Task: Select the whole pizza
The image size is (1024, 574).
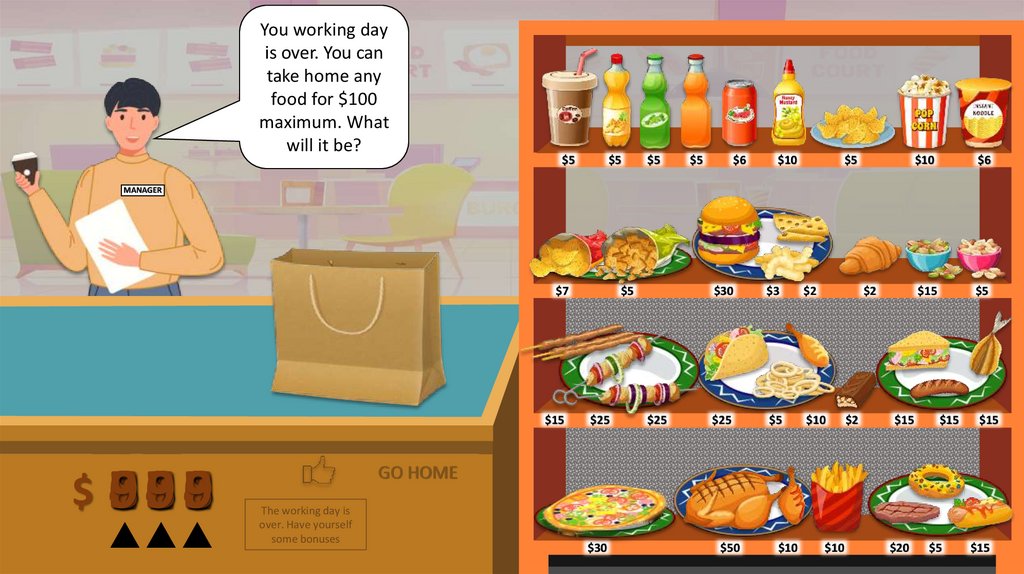Action: 603,507
